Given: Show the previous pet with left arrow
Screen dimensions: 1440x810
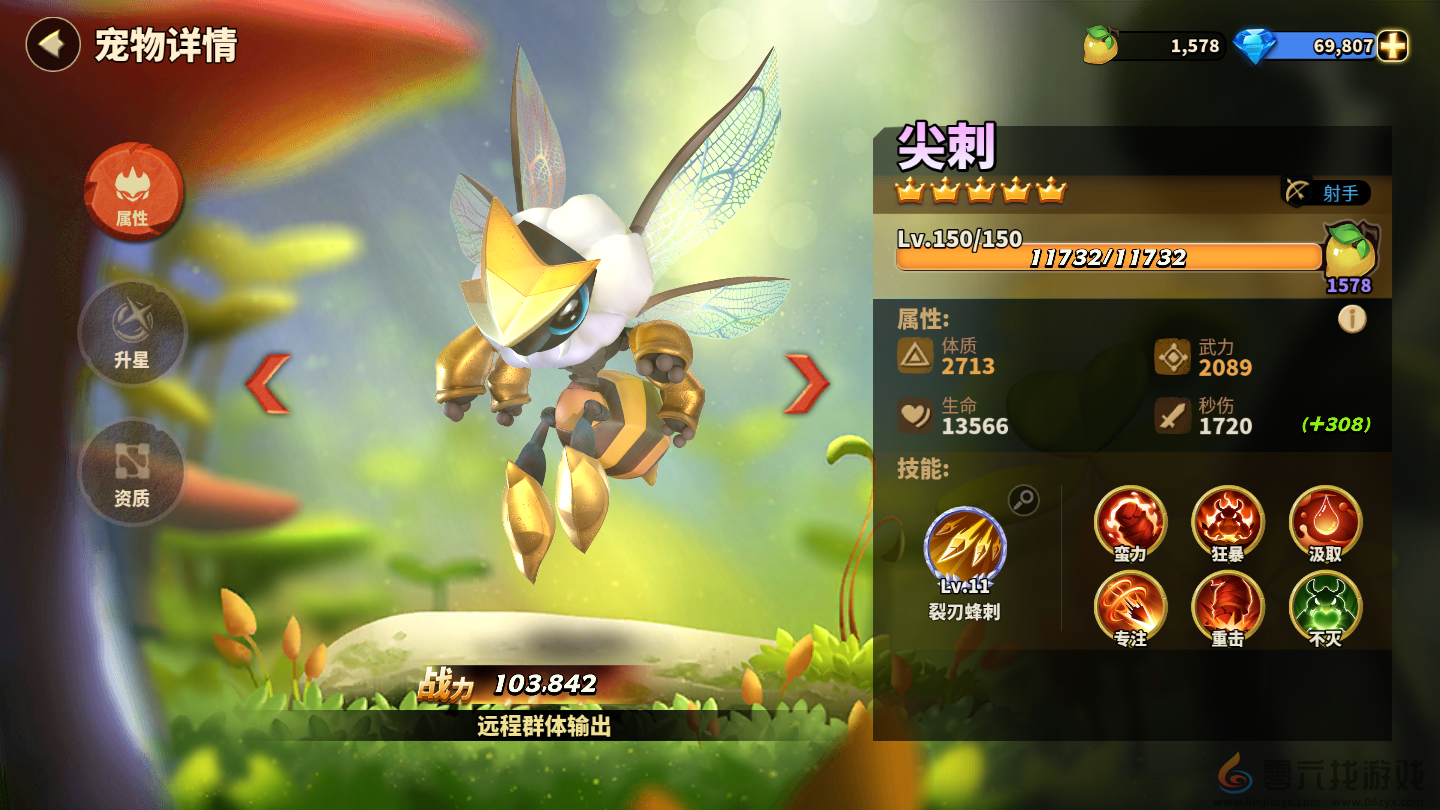Looking at the screenshot, I should [x=268, y=383].
